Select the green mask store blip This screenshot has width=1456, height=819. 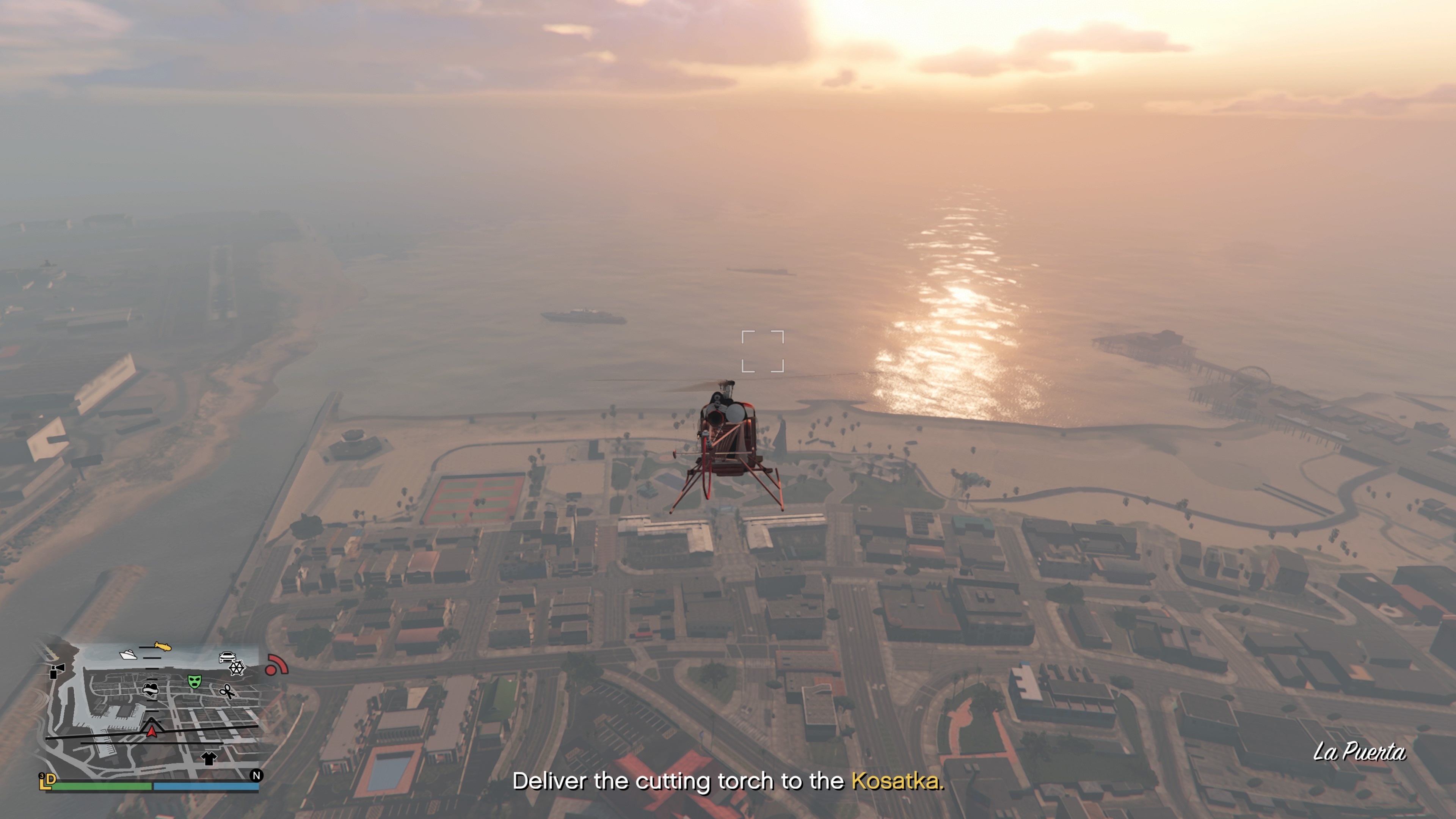[195, 681]
